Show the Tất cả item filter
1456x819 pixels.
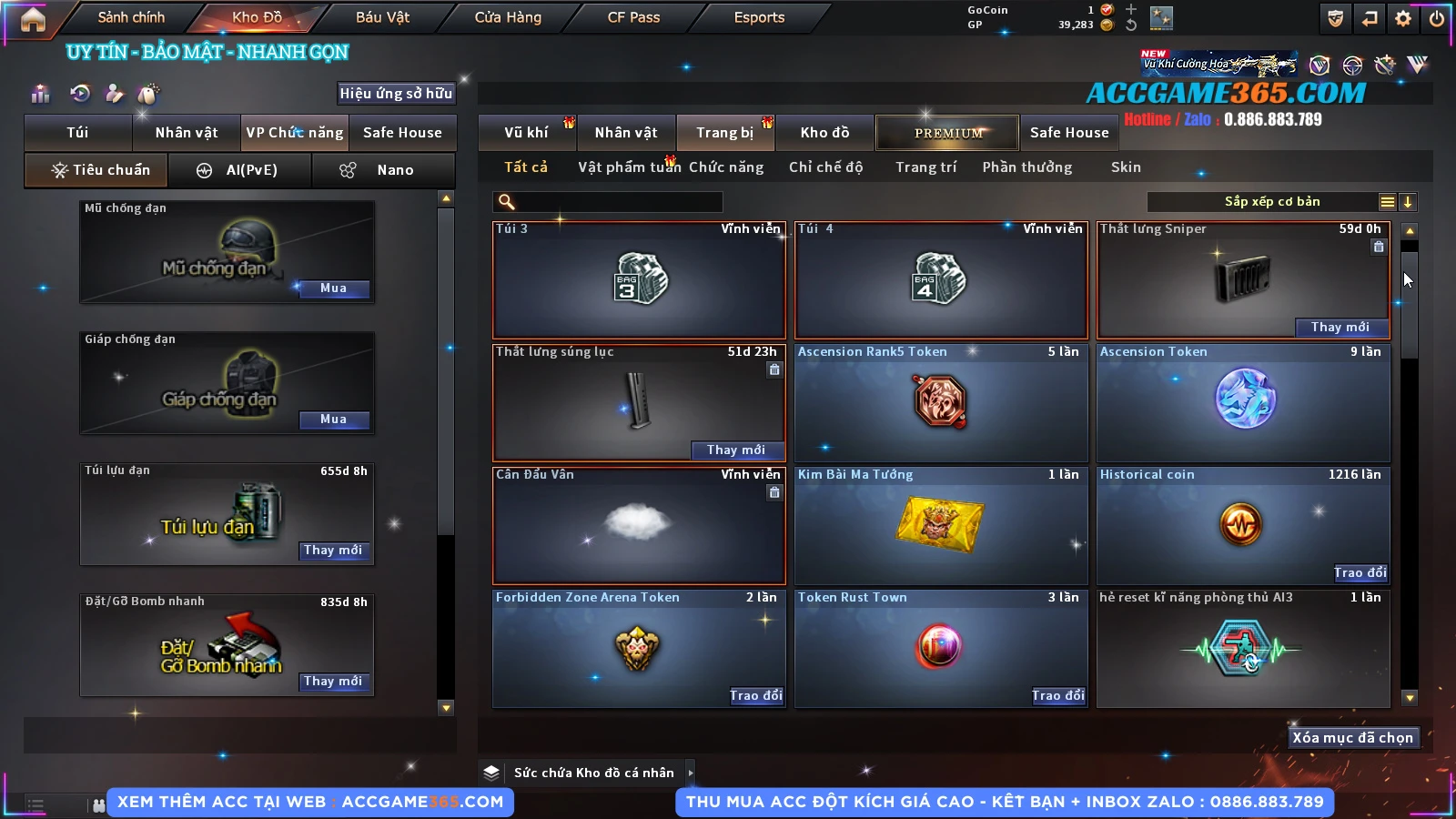click(x=526, y=167)
